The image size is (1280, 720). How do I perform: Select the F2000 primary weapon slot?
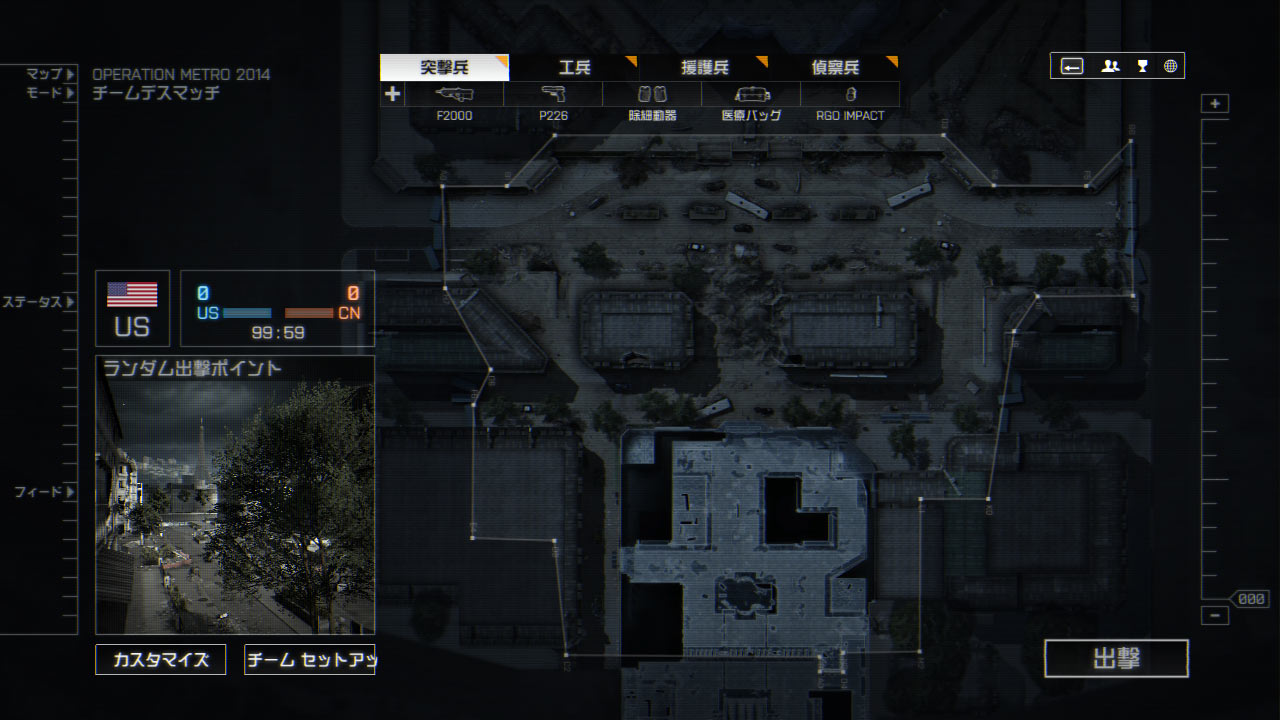pos(454,95)
